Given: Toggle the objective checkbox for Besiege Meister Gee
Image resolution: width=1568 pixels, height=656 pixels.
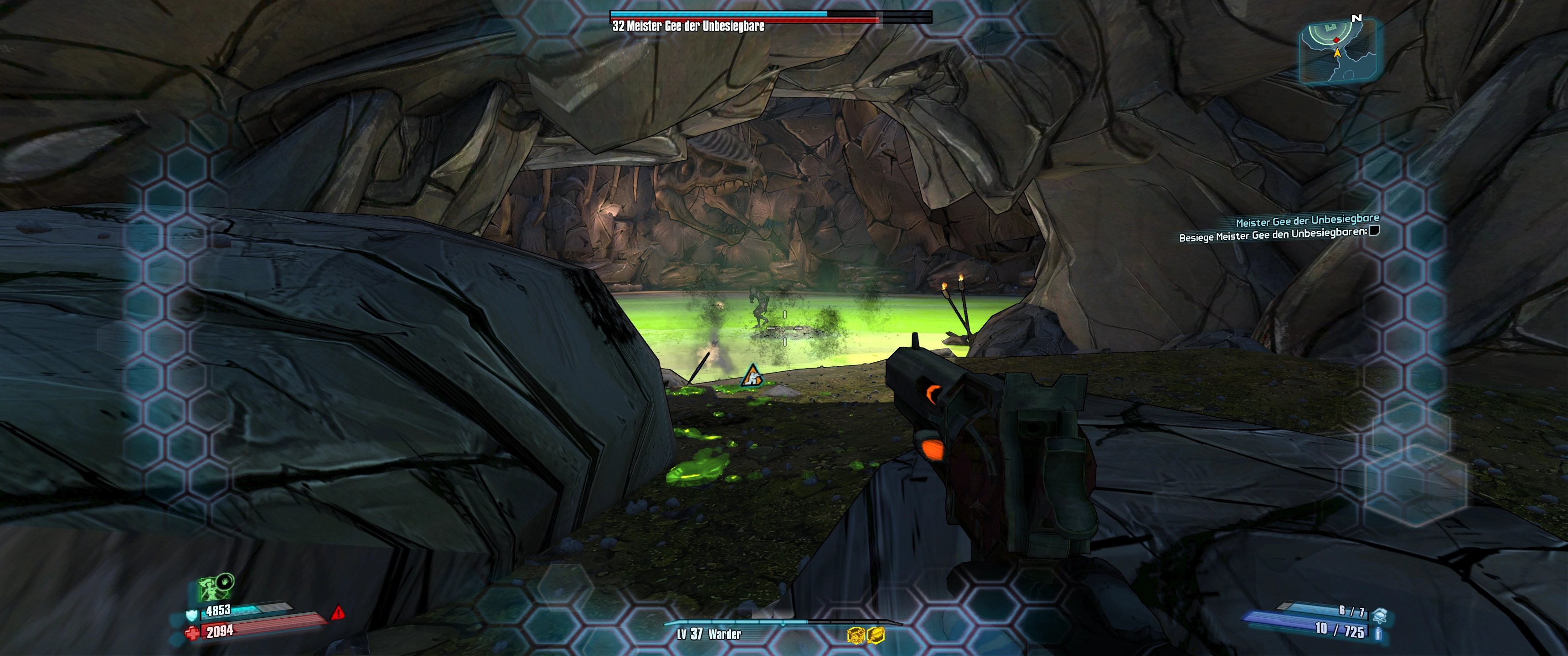Looking at the screenshot, I should tap(1374, 231).
